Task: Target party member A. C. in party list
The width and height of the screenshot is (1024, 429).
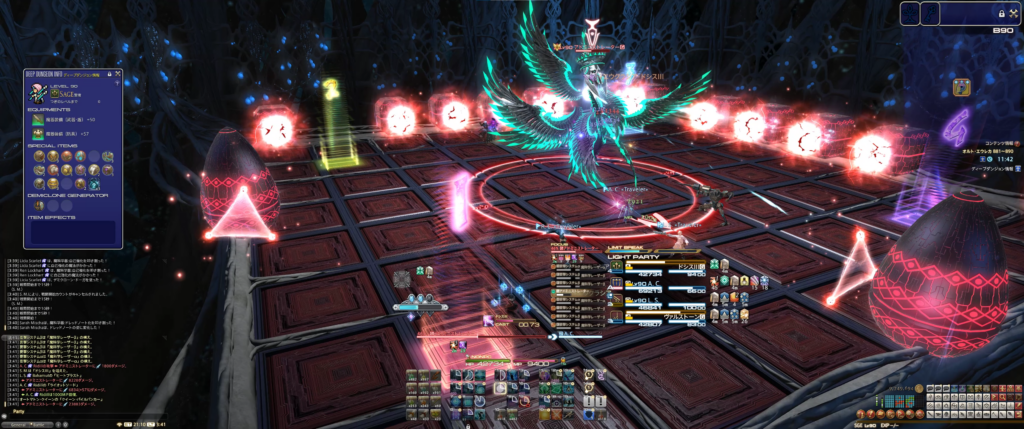Action: [650, 286]
